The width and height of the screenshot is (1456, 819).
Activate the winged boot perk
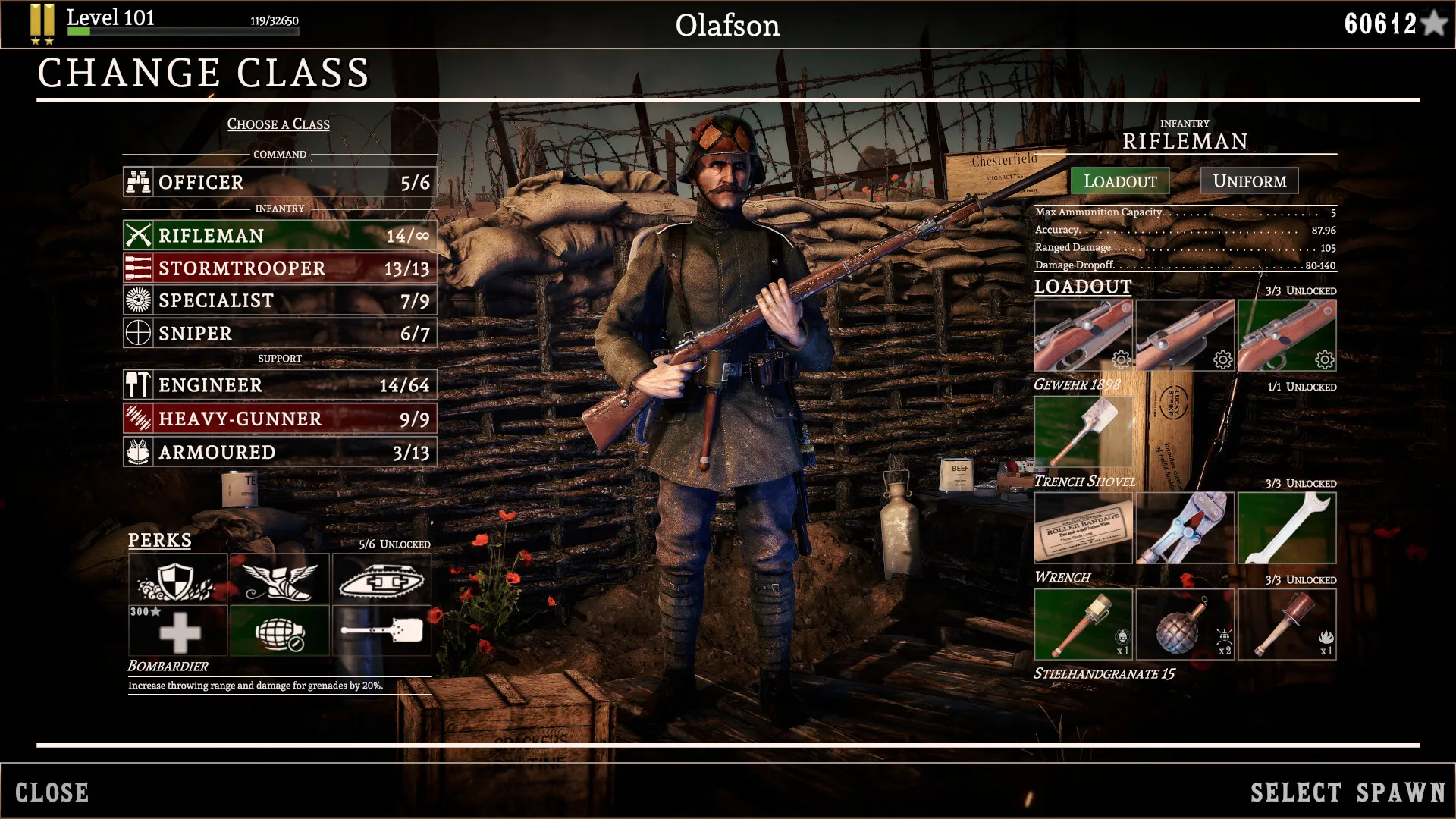click(x=279, y=579)
